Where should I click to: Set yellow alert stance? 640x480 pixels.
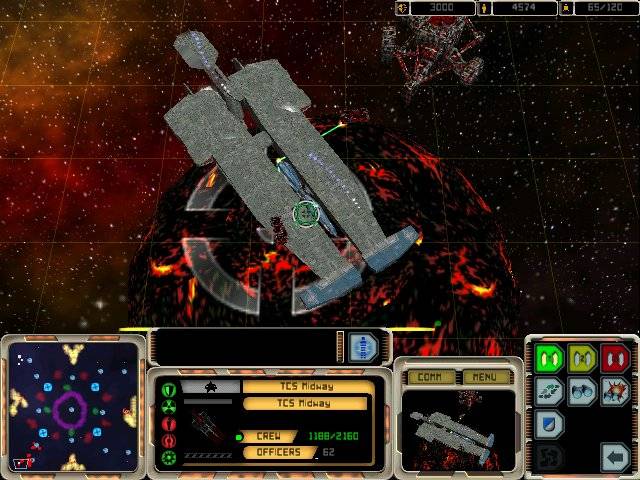pyautogui.click(x=582, y=357)
